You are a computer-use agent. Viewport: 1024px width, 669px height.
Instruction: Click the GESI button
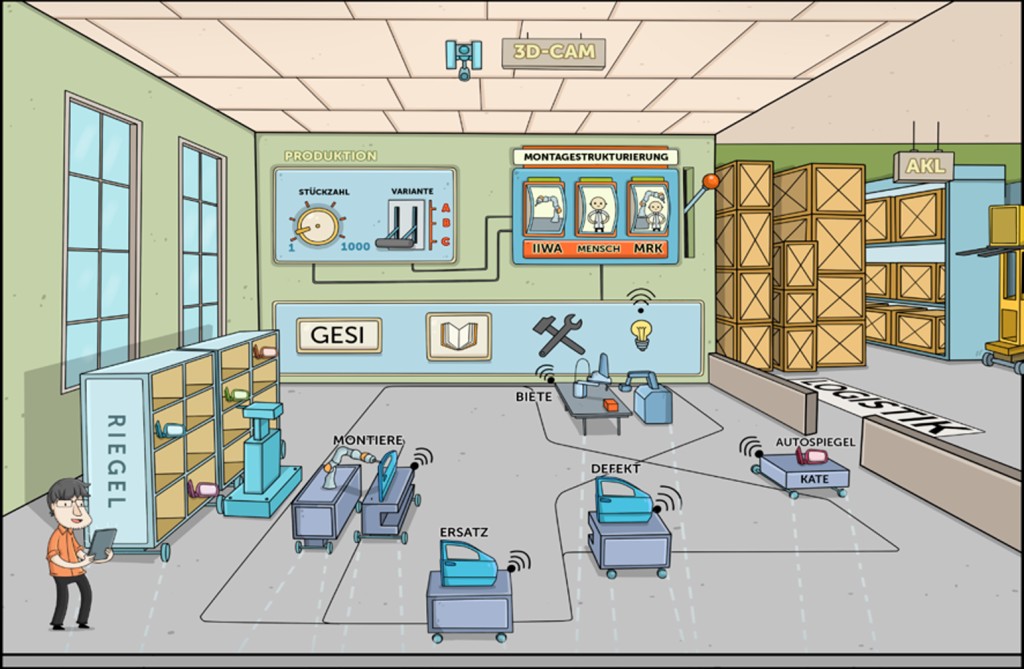[x=339, y=335]
